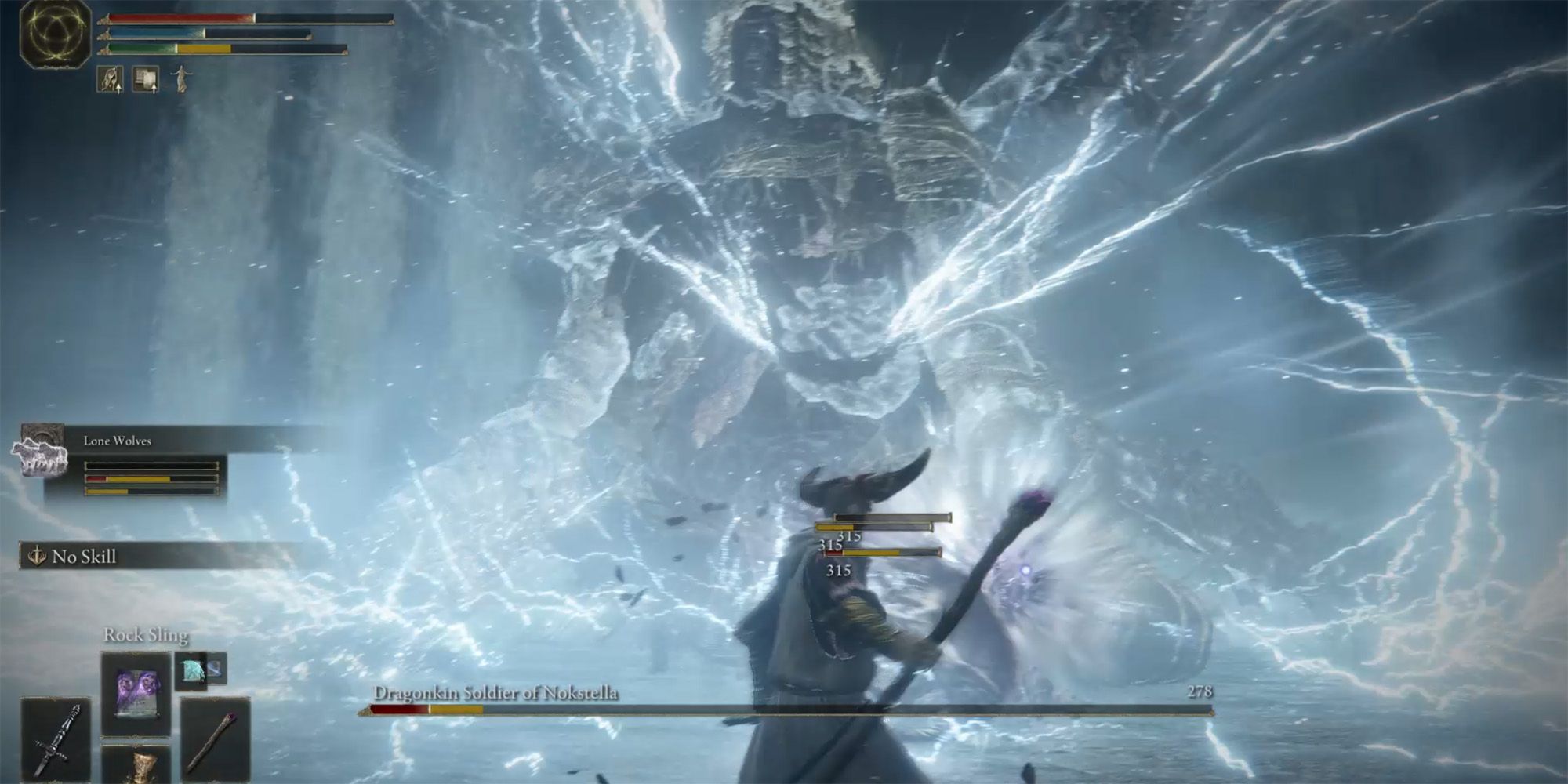Click the golden flask in the item slot

[x=143, y=764]
